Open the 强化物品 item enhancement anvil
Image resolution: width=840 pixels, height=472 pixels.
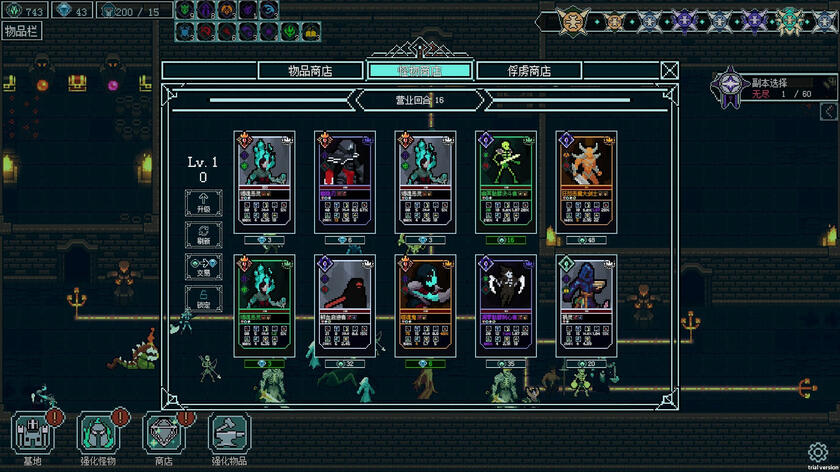229,435
